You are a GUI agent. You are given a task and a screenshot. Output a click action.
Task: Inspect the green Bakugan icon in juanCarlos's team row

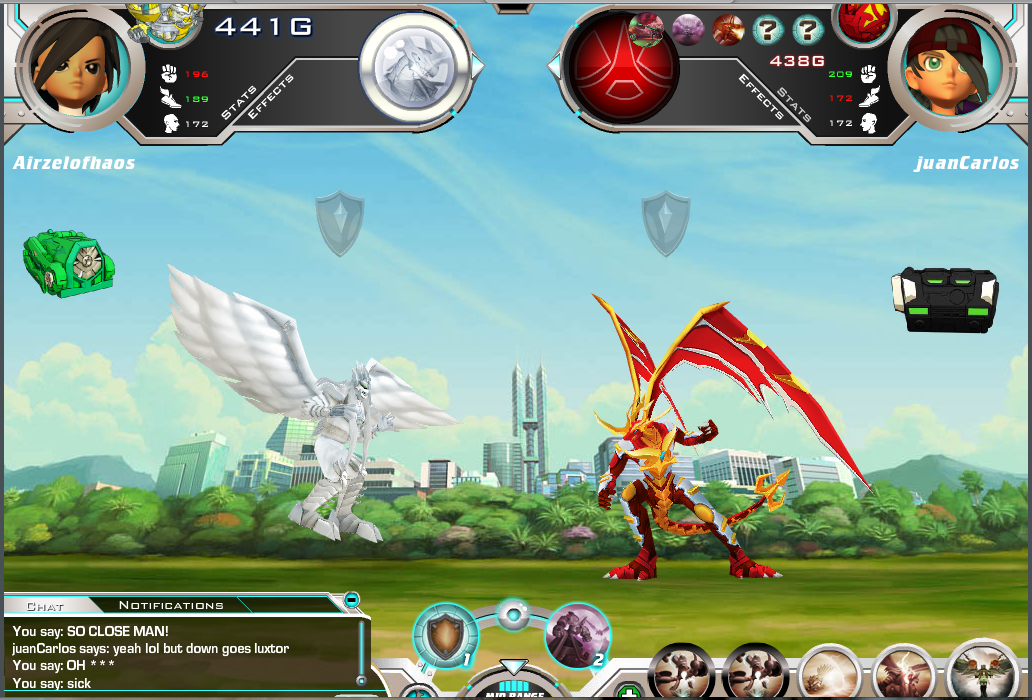[646, 29]
